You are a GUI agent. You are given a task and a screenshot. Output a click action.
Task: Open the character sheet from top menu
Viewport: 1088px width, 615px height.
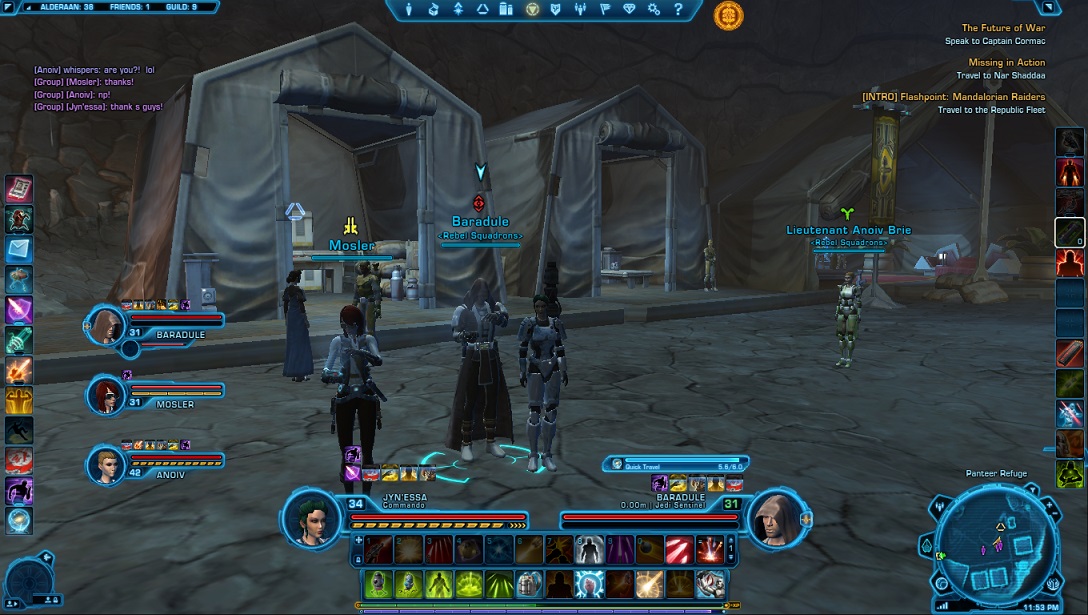coord(409,10)
